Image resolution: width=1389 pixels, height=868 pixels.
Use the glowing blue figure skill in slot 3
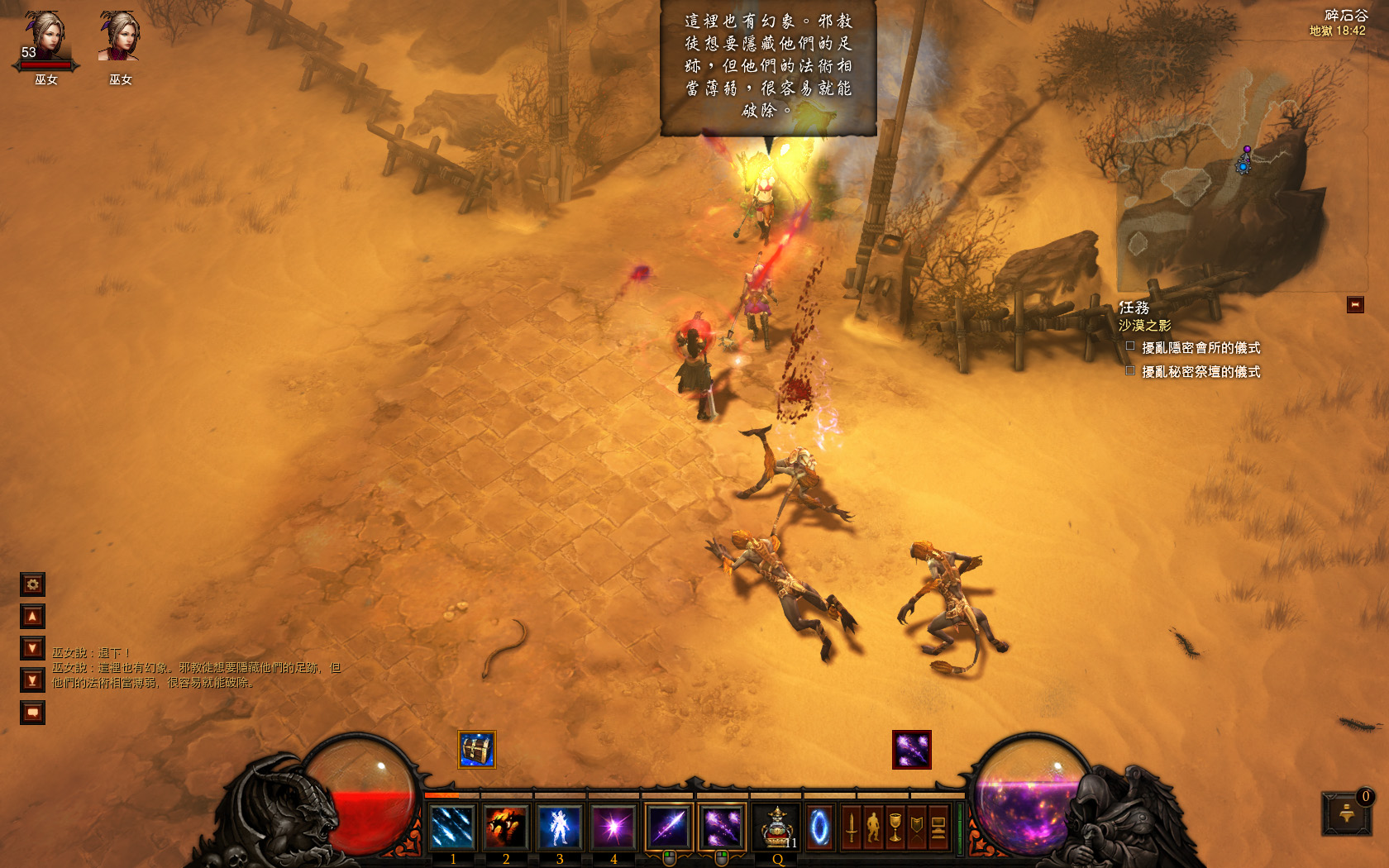tap(560, 827)
